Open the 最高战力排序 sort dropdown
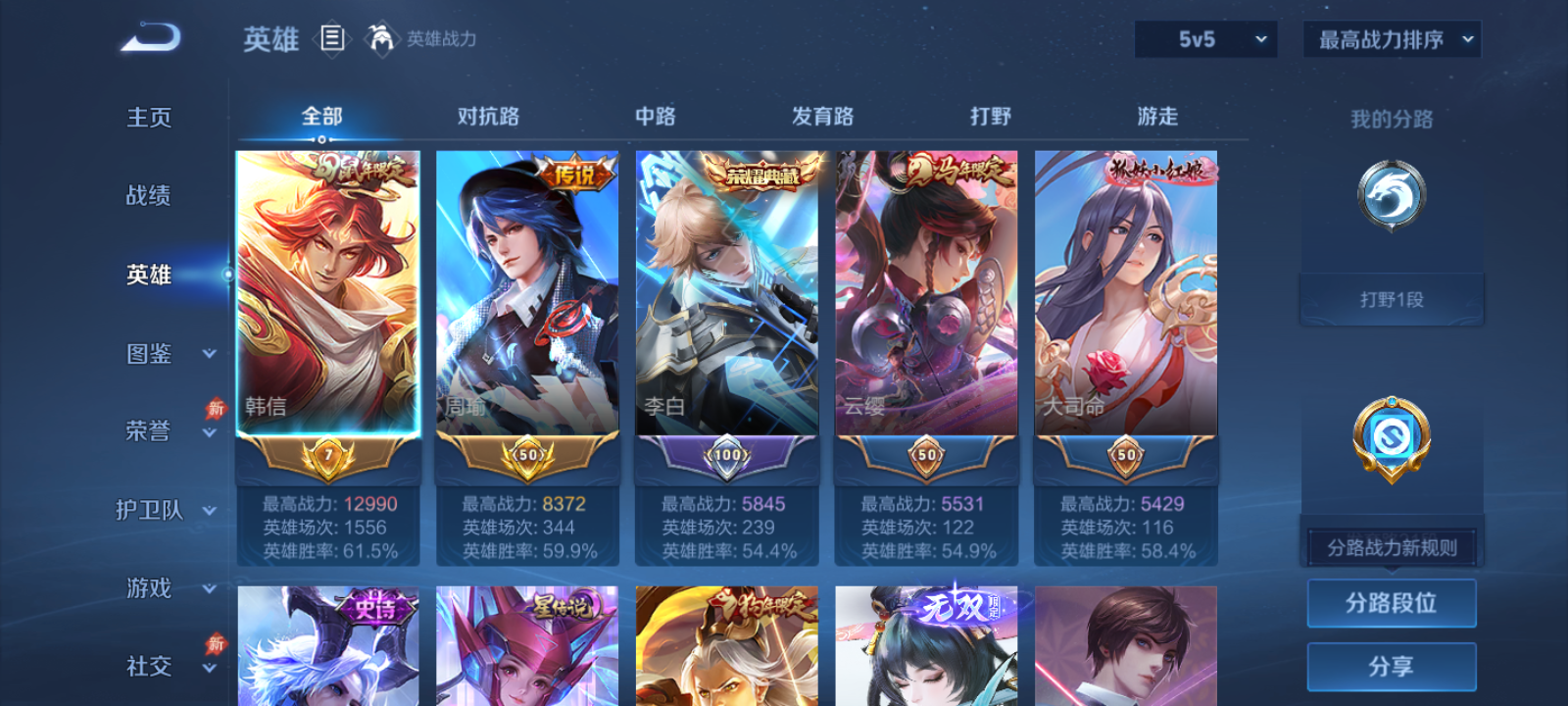The width and height of the screenshot is (1568, 706). tap(1391, 39)
